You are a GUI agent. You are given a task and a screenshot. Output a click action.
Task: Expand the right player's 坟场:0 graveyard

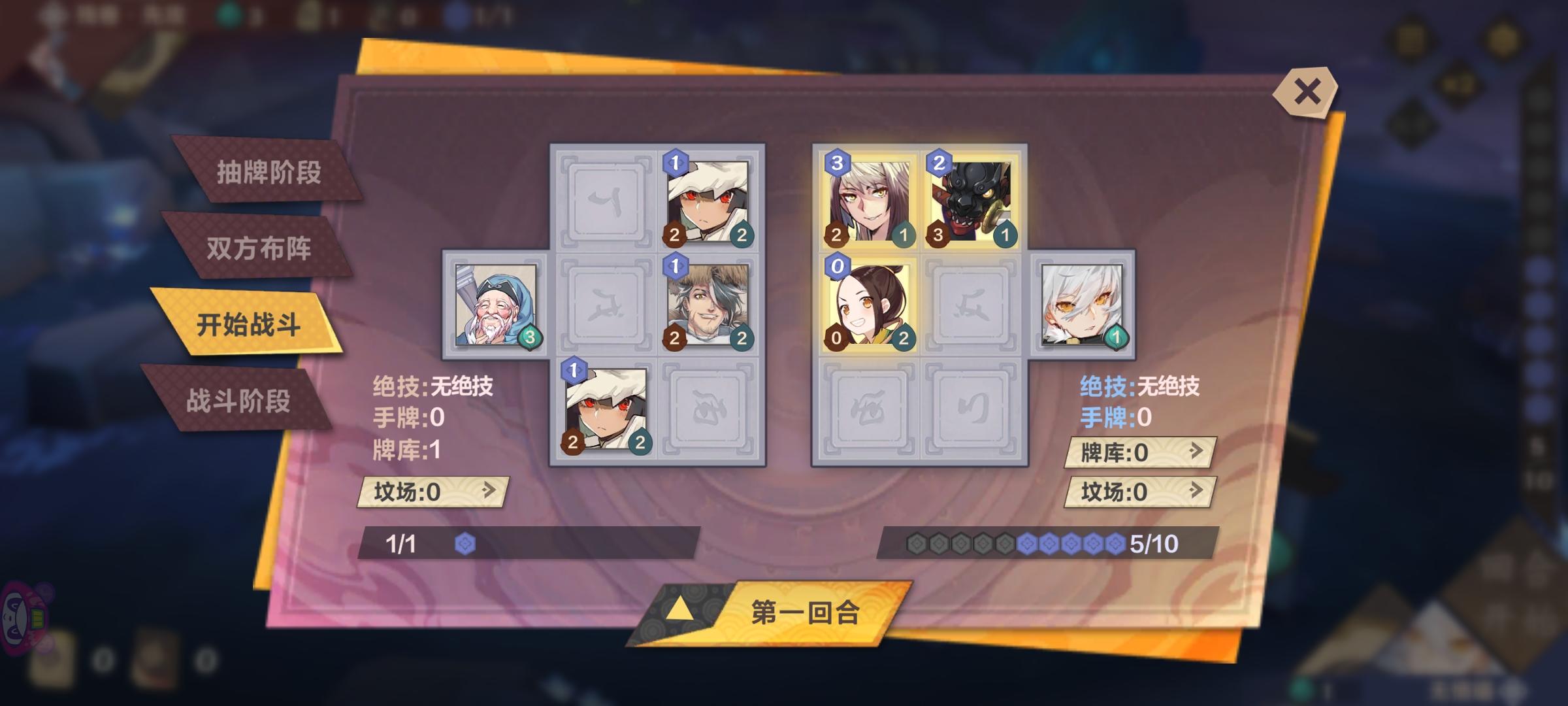click(1138, 494)
